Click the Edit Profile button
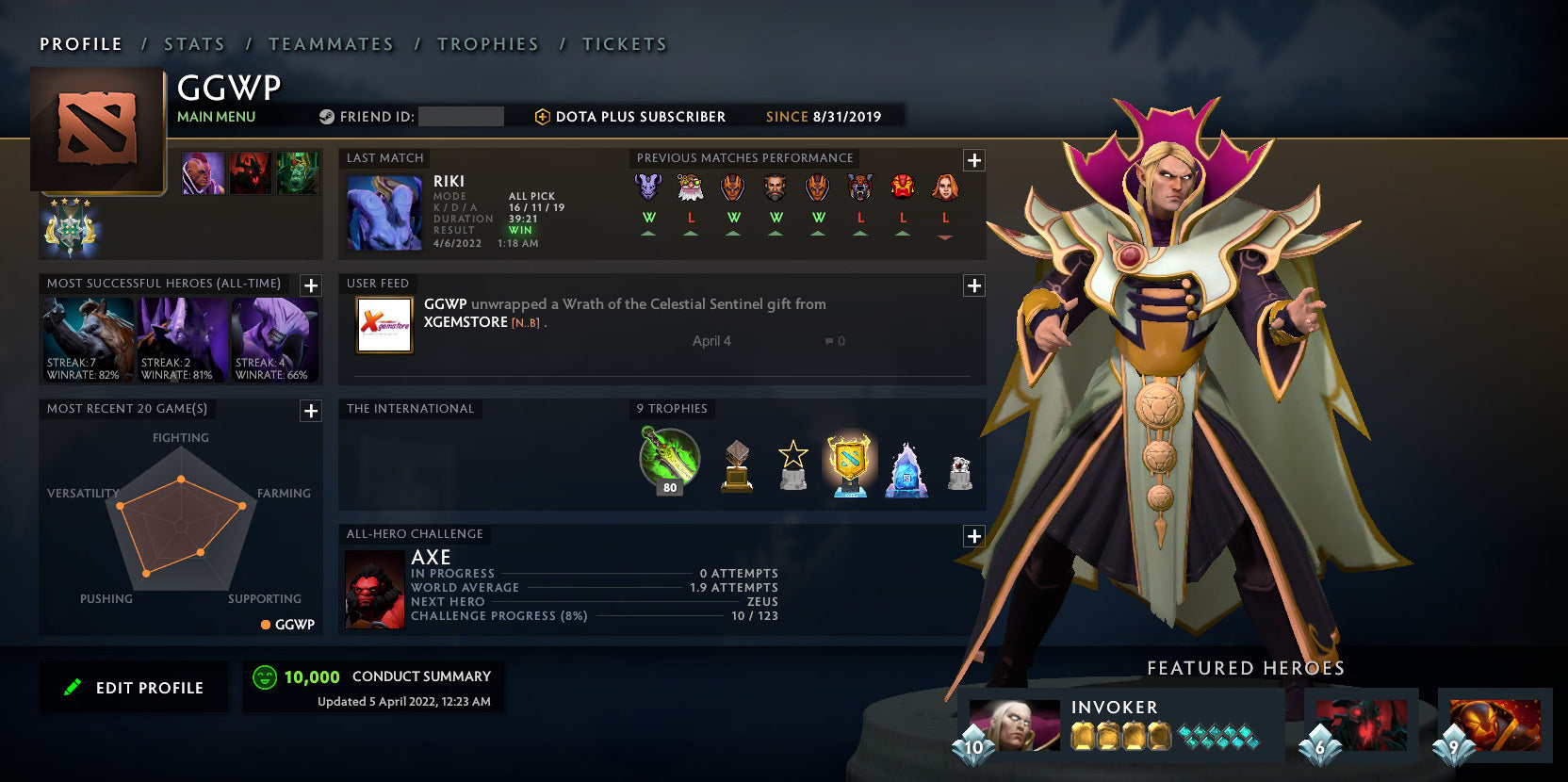The image size is (1568, 782). tap(133, 687)
